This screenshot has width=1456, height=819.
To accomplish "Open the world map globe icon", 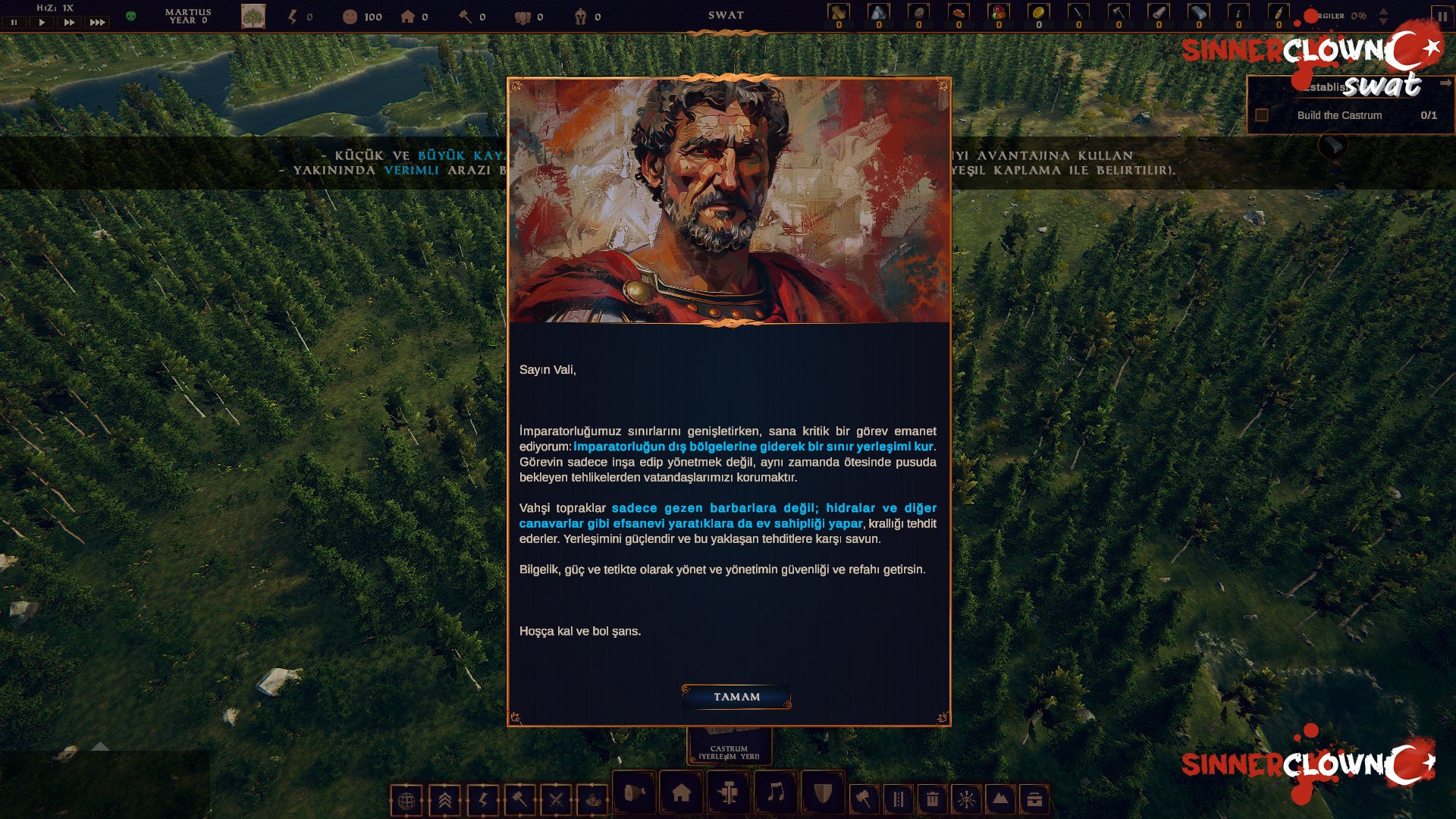I will [407, 798].
